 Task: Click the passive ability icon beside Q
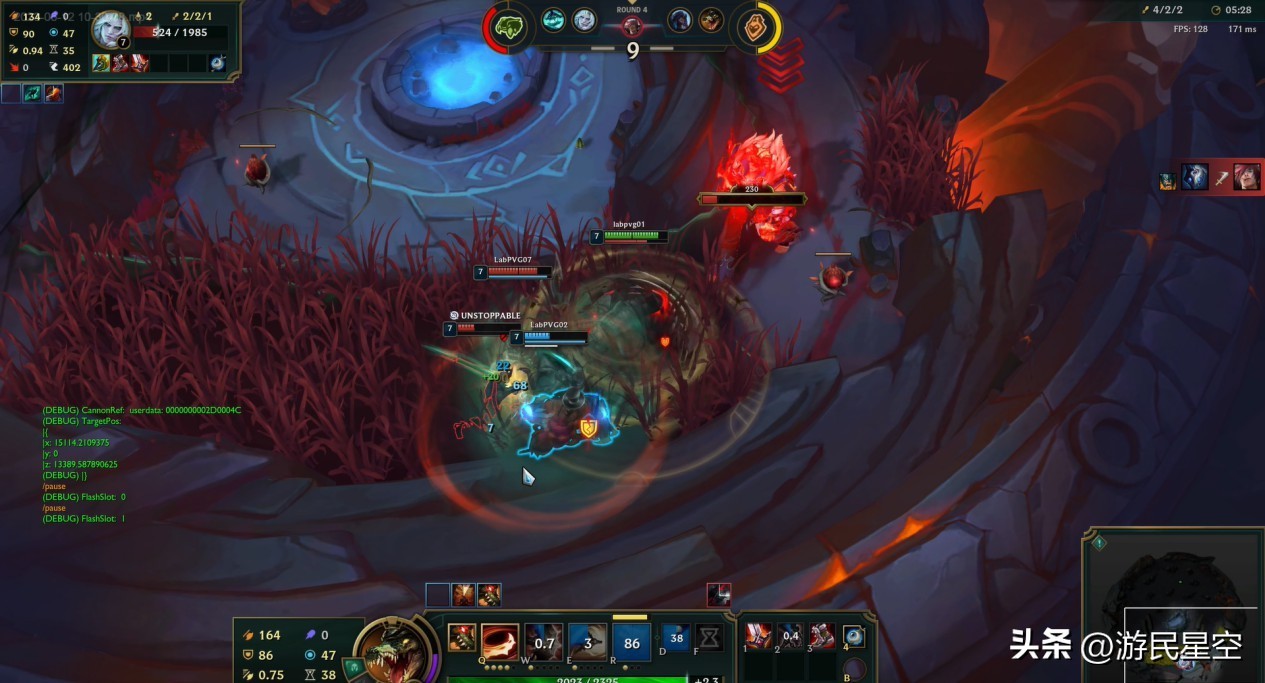tap(461, 637)
